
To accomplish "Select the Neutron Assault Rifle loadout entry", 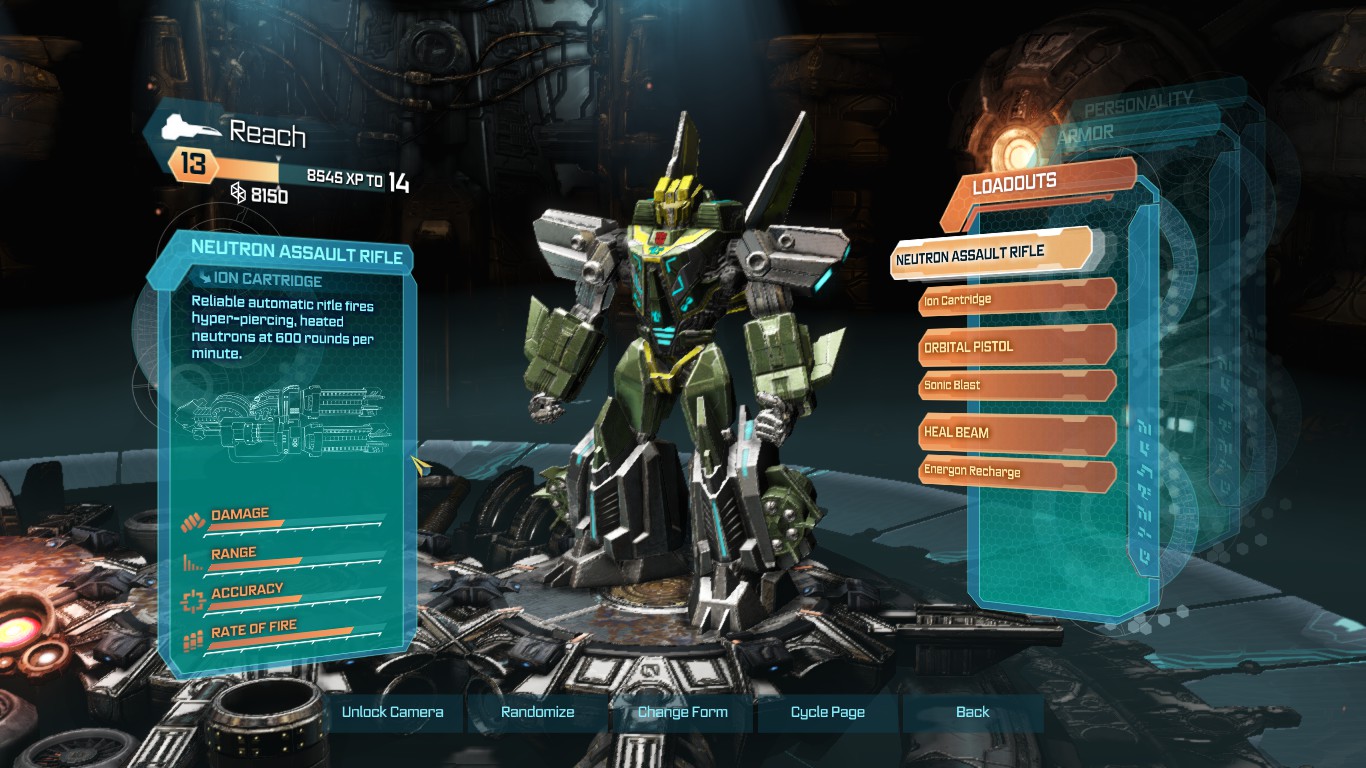I will coord(988,255).
